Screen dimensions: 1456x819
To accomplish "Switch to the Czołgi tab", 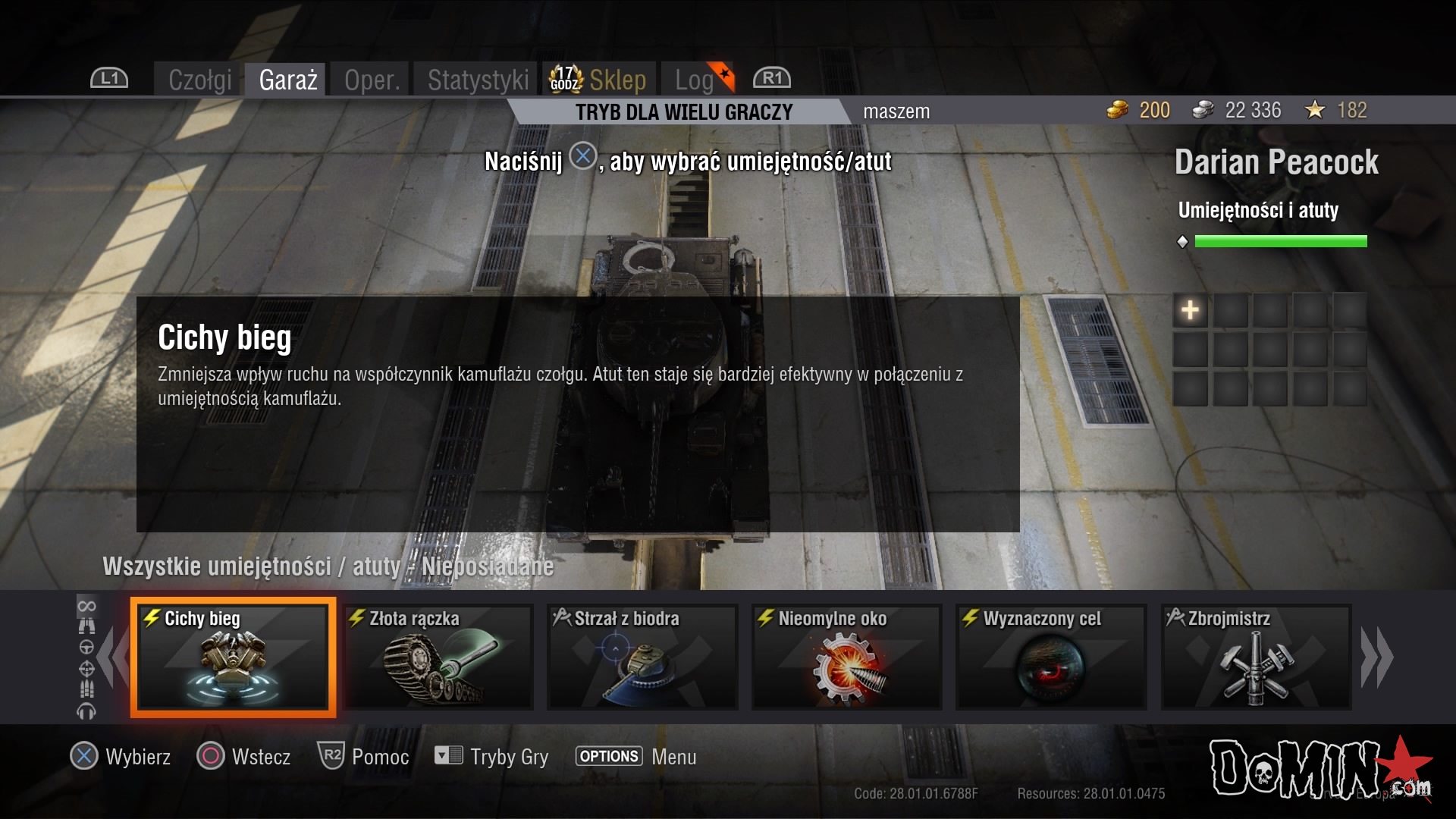I will (x=199, y=80).
